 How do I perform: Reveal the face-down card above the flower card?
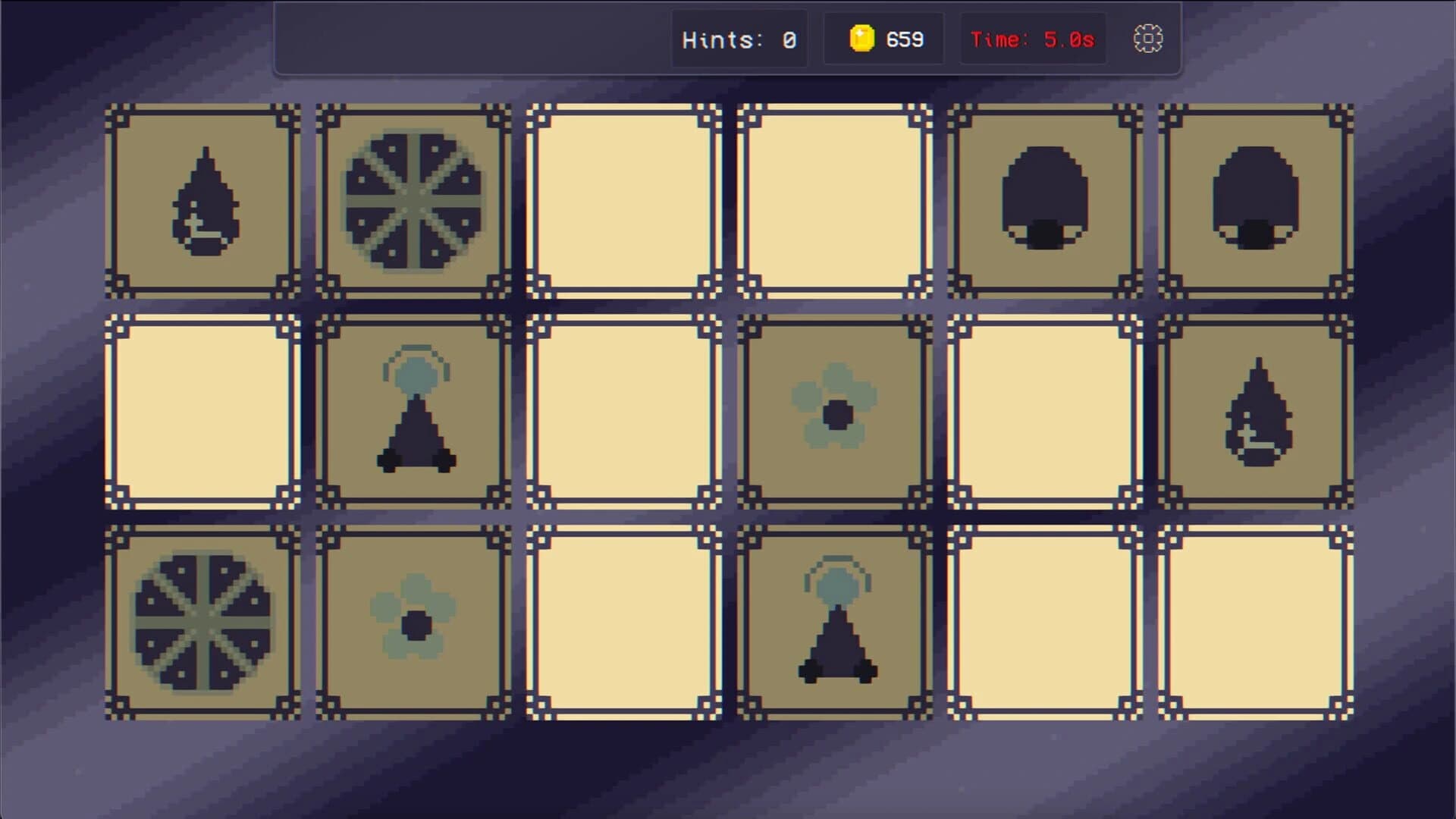pos(830,201)
